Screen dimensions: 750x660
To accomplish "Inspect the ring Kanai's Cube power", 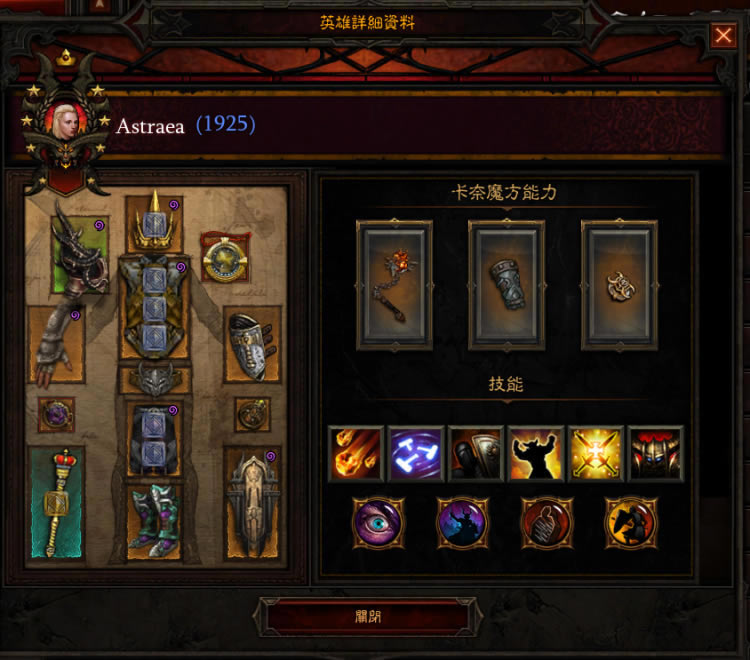I will point(620,284).
